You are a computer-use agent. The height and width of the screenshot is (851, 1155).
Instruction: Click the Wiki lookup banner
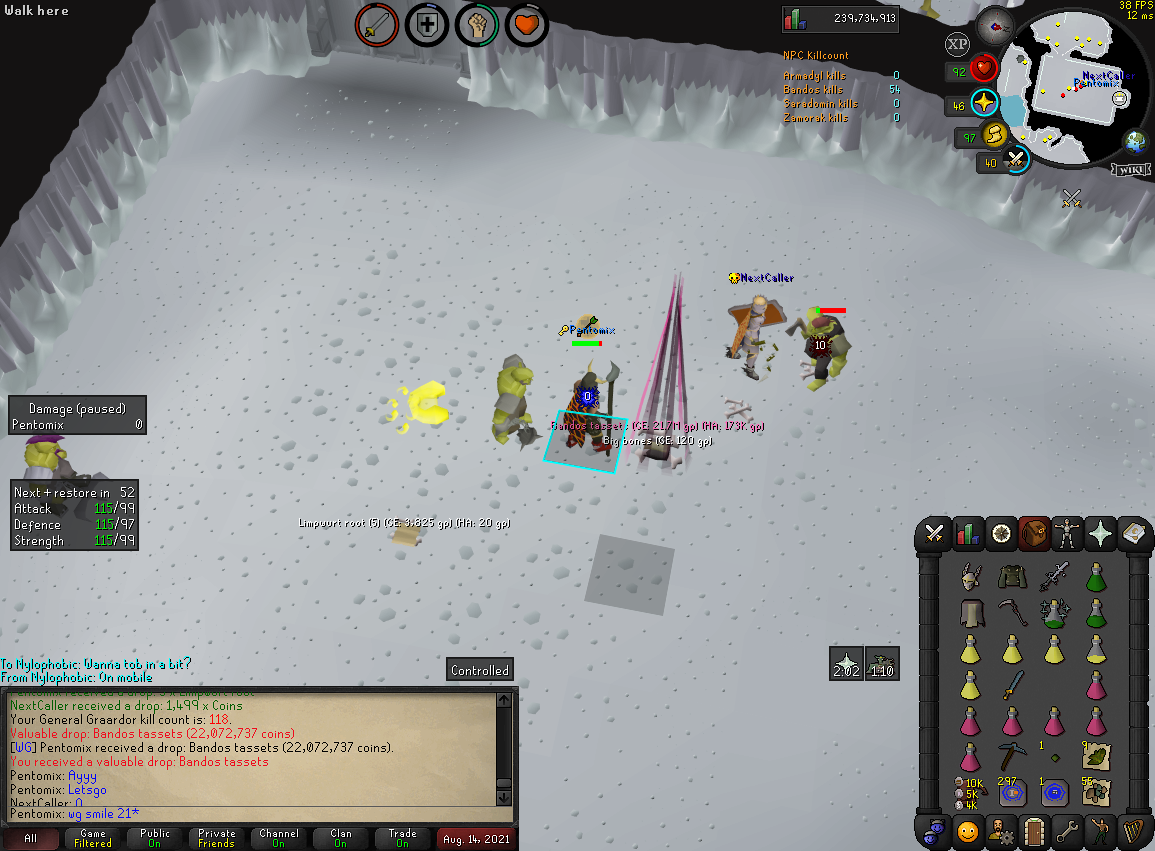(x=1129, y=169)
